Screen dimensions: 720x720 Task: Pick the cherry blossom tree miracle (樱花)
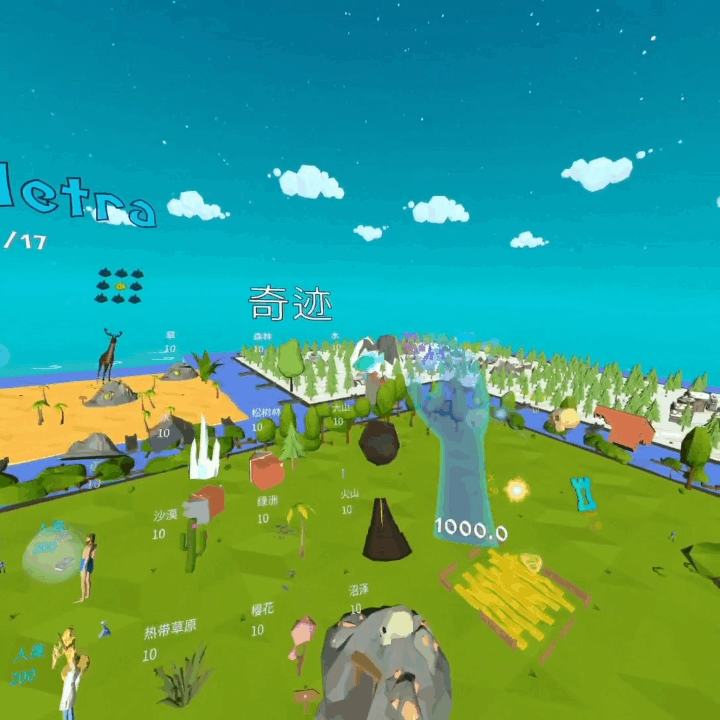coord(300,638)
